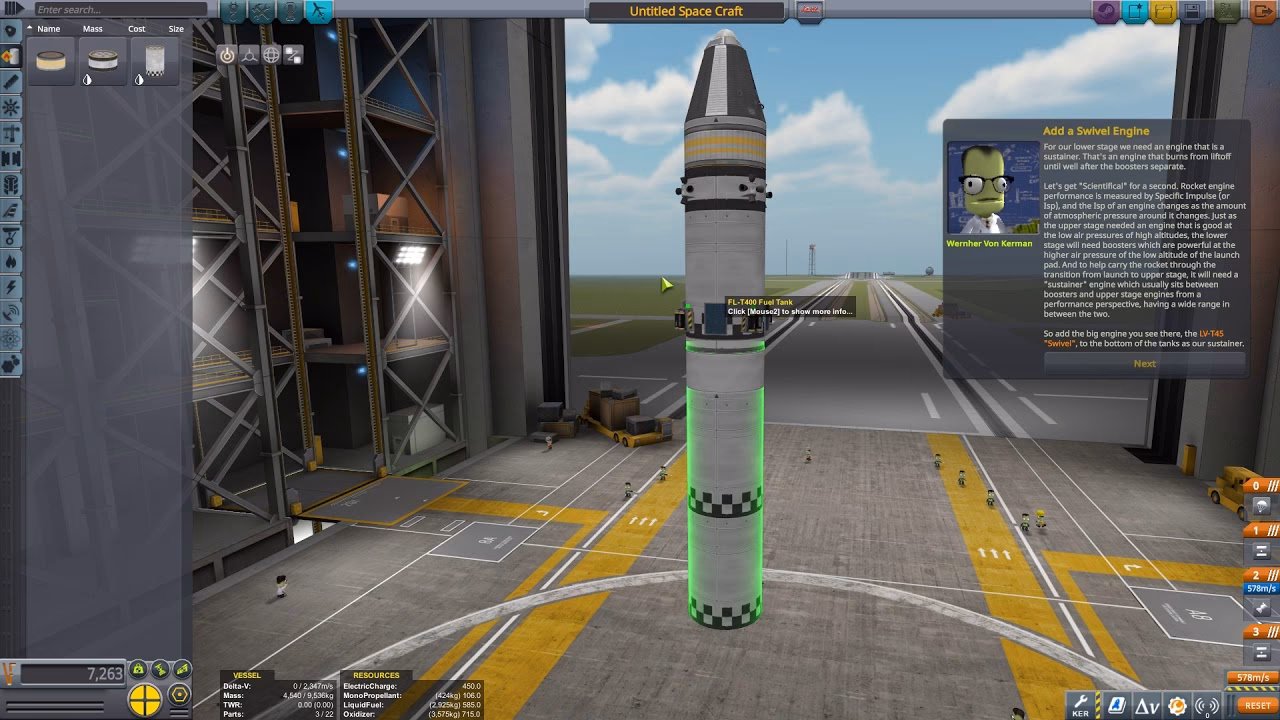
Task: Open the Delta-v readout panel
Action: pyautogui.click(x=1149, y=706)
